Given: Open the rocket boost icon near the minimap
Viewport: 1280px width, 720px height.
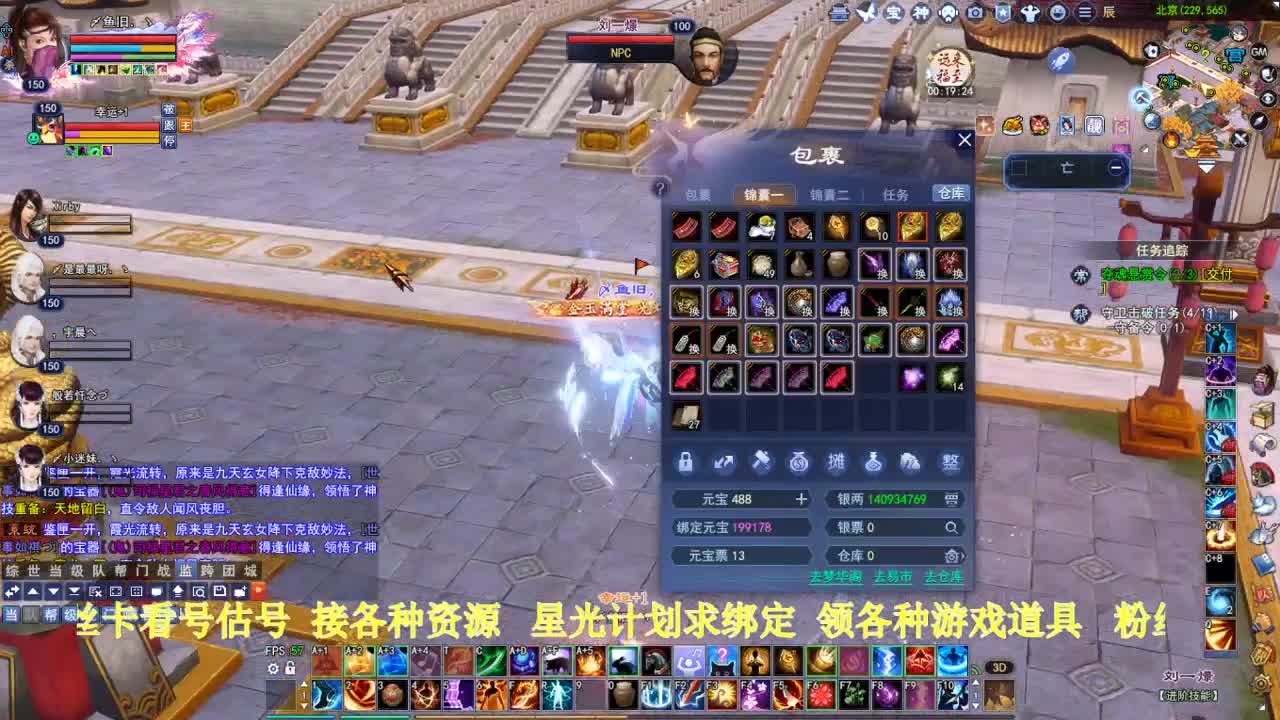Looking at the screenshot, I should [1060, 60].
